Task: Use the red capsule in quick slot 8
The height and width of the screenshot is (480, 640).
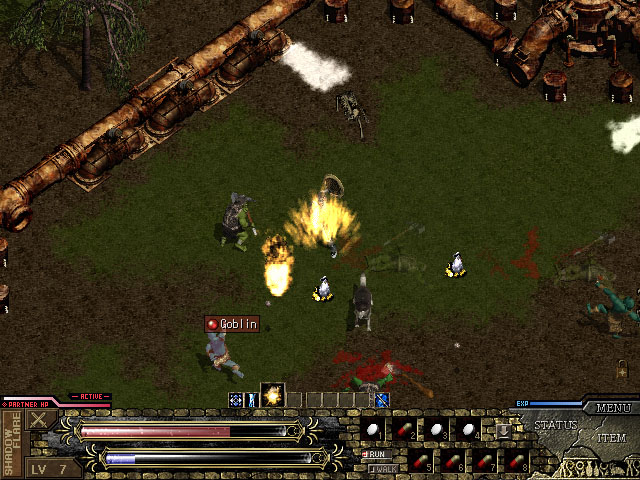Action: [x=517, y=461]
